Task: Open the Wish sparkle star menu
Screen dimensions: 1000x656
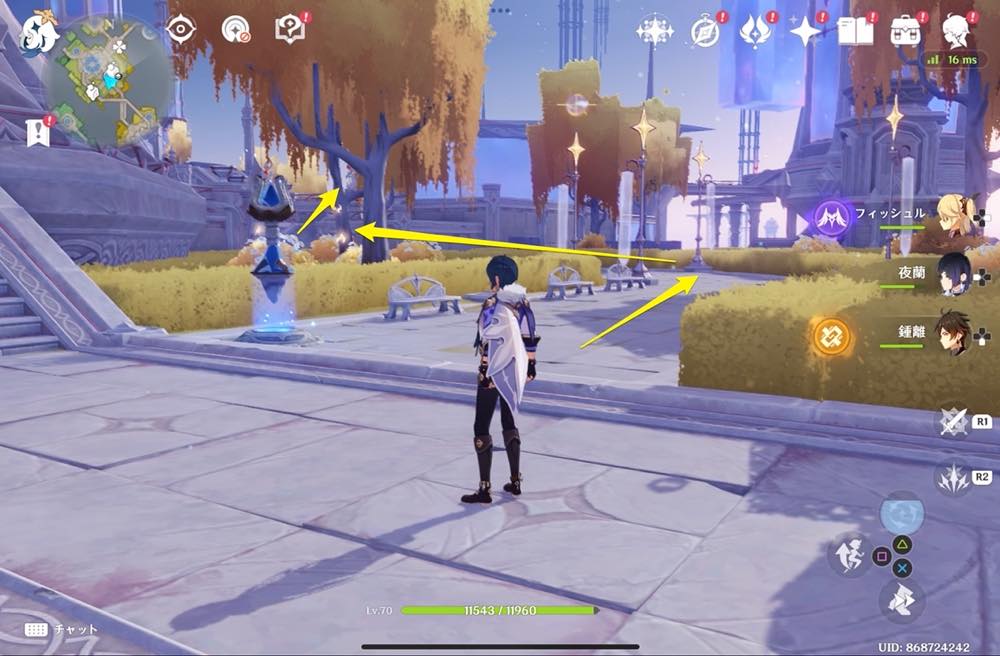Action: coord(654,31)
